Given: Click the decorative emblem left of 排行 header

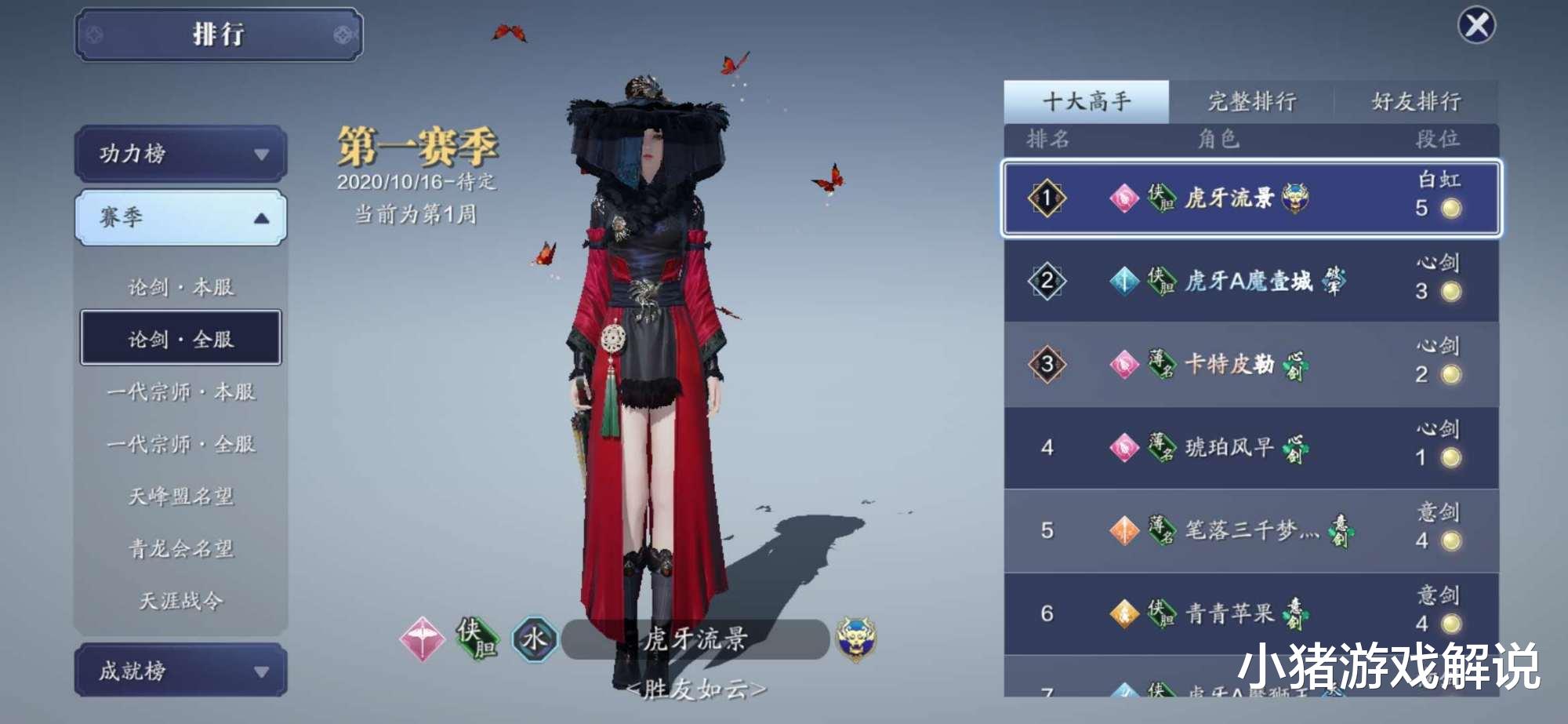Looking at the screenshot, I should (94, 35).
